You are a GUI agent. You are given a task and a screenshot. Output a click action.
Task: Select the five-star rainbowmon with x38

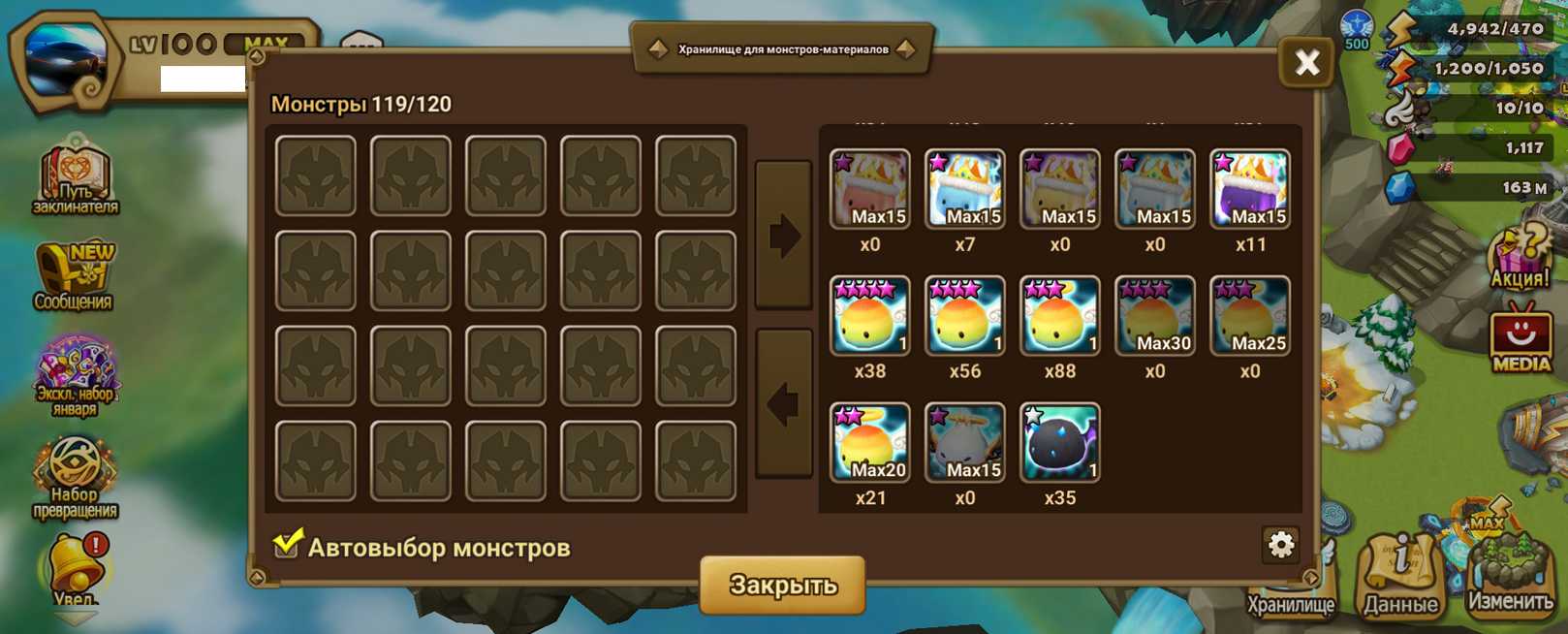(869, 316)
